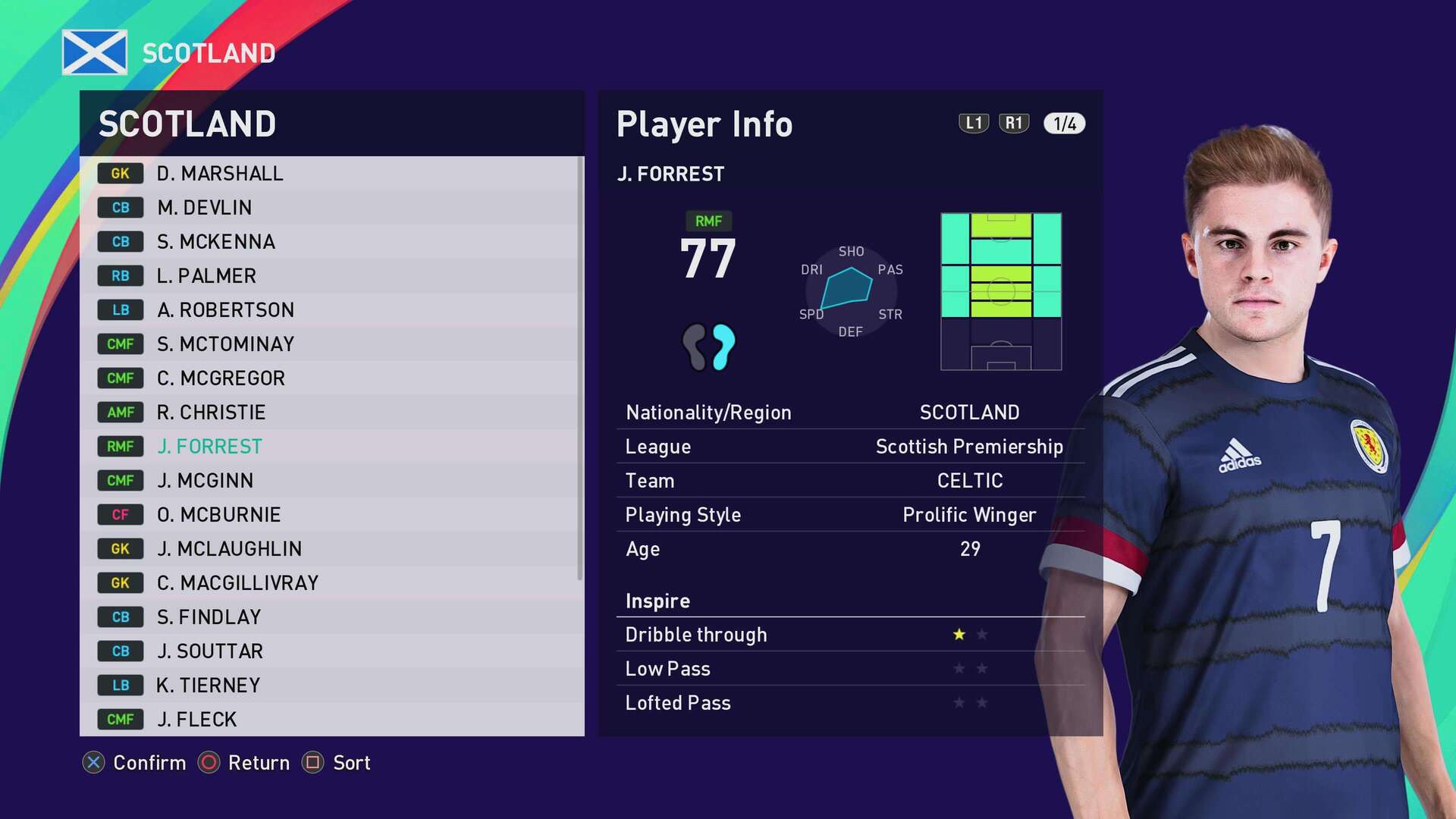Click the CF badge next to O. McBurnie

pyautogui.click(x=120, y=514)
